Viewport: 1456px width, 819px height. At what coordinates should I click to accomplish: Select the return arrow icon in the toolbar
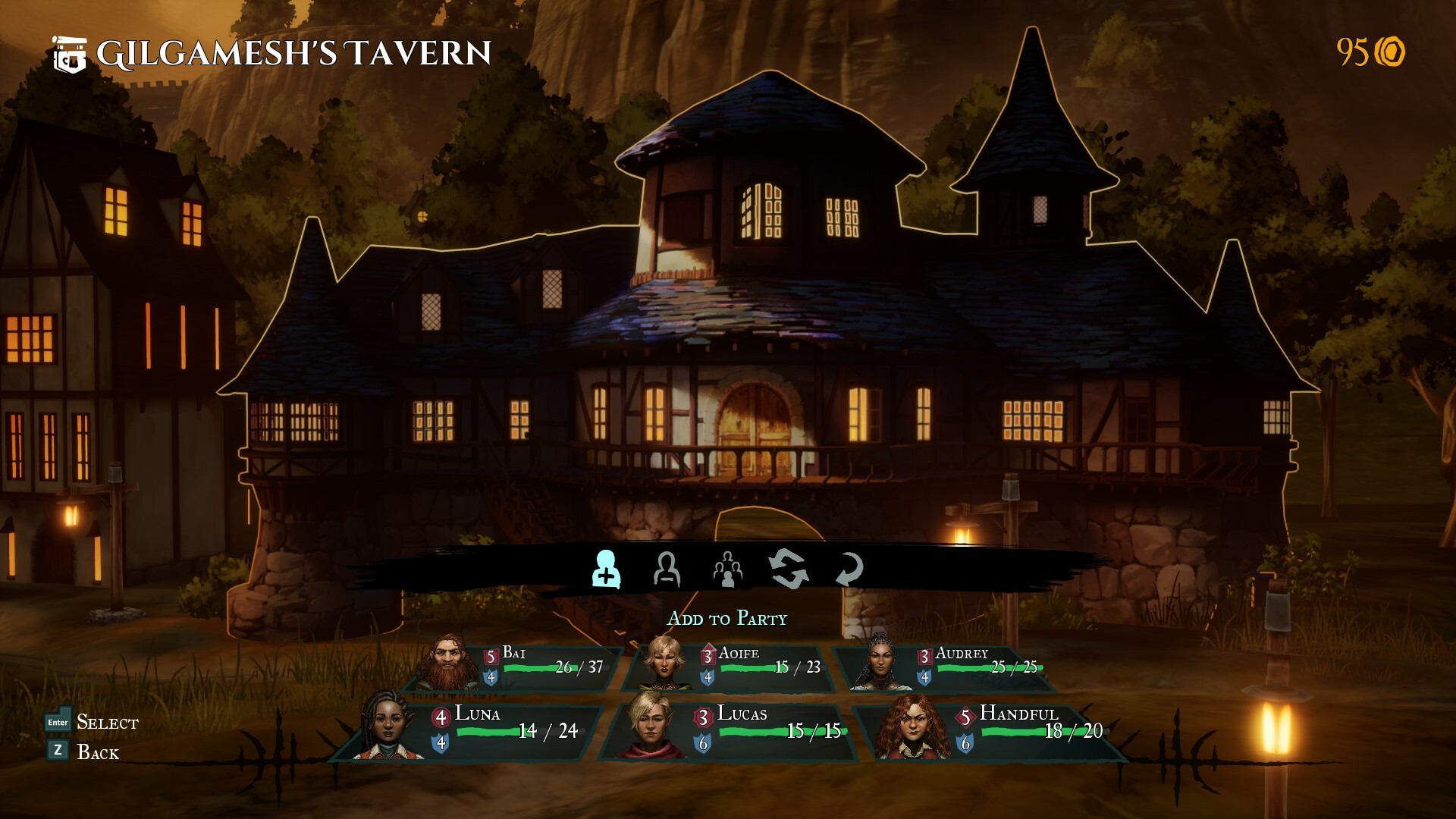pyautogui.click(x=850, y=571)
